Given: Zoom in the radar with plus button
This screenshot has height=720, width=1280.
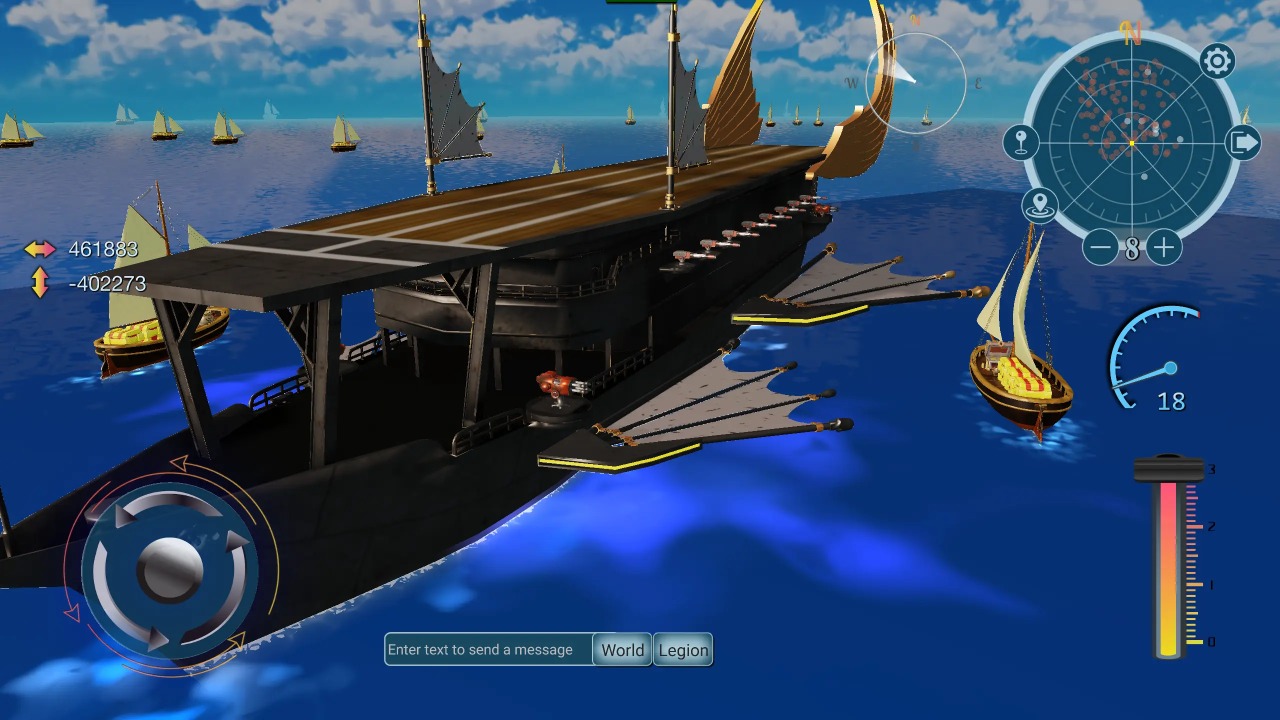Looking at the screenshot, I should click(x=1164, y=247).
